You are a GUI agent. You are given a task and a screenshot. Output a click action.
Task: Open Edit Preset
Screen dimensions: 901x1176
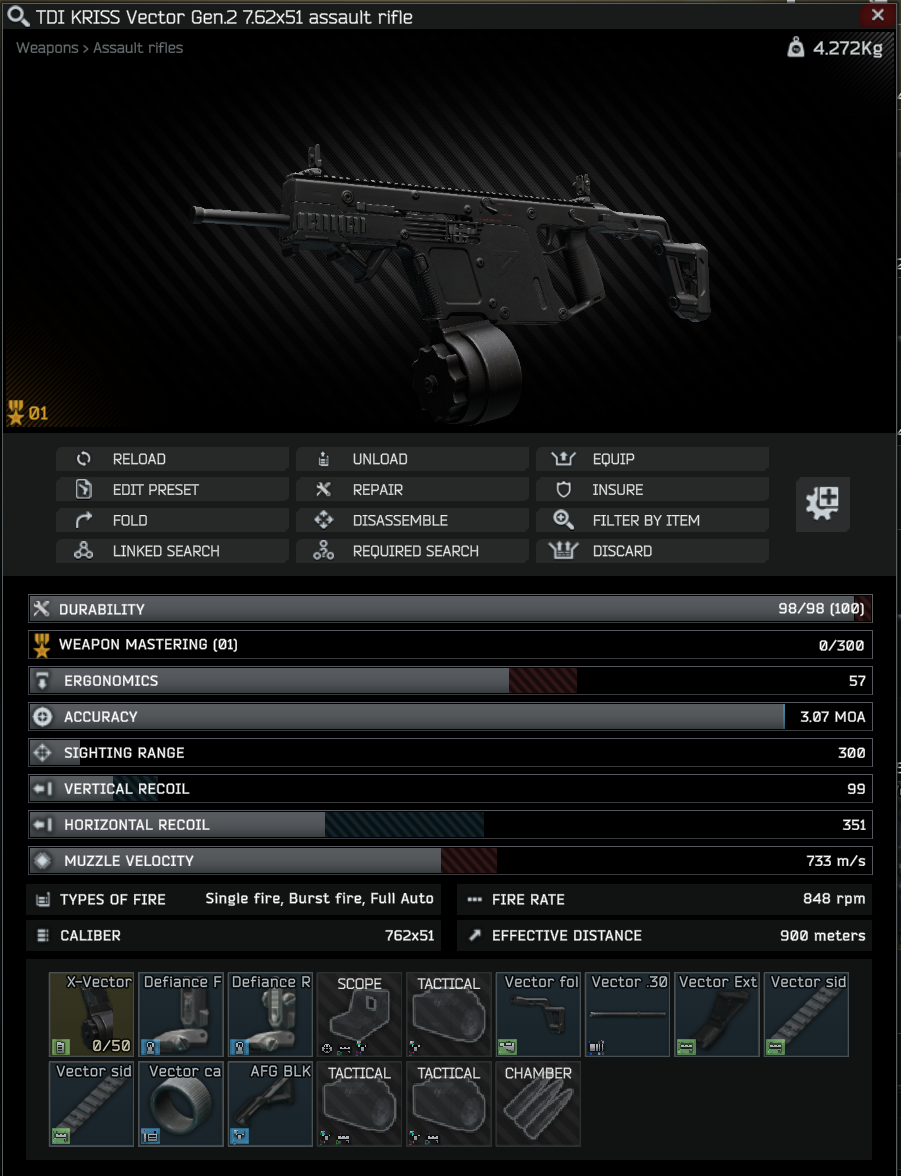172,490
